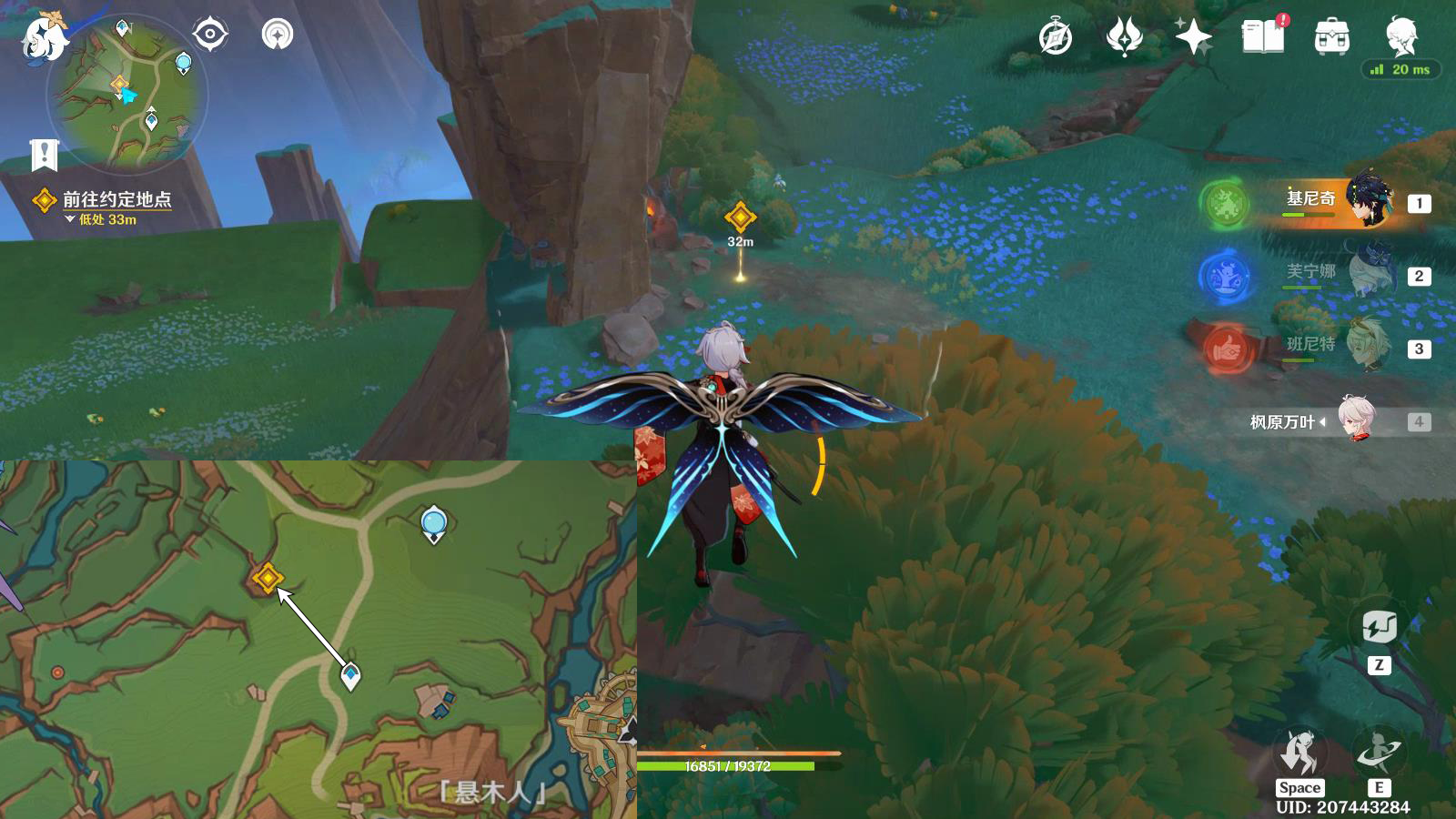Open the wish star icon
The width and height of the screenshot is (1456, 819).
click(x=1193, y=37)
